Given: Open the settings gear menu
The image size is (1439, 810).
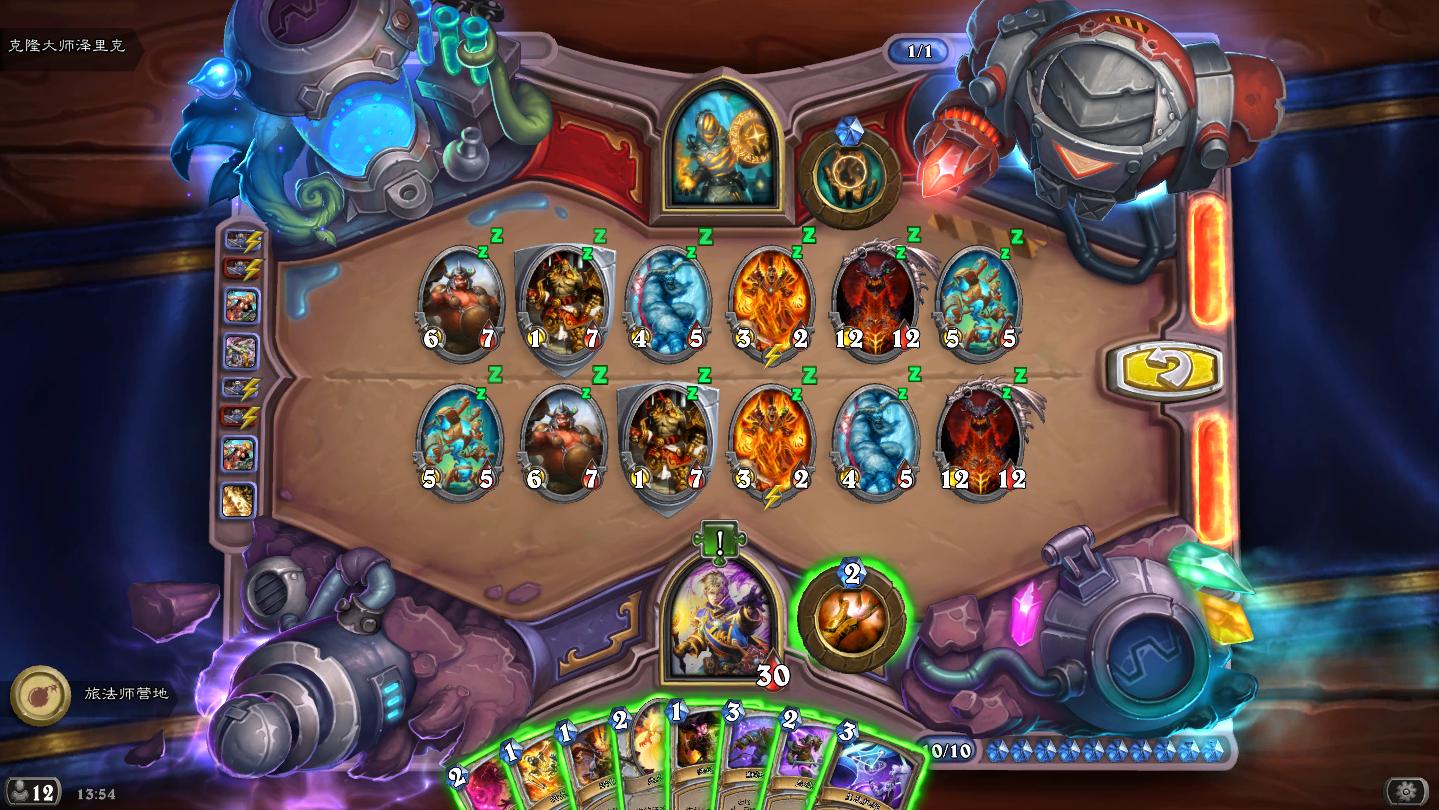Looking at the screenshot, I should [1406, 792].
